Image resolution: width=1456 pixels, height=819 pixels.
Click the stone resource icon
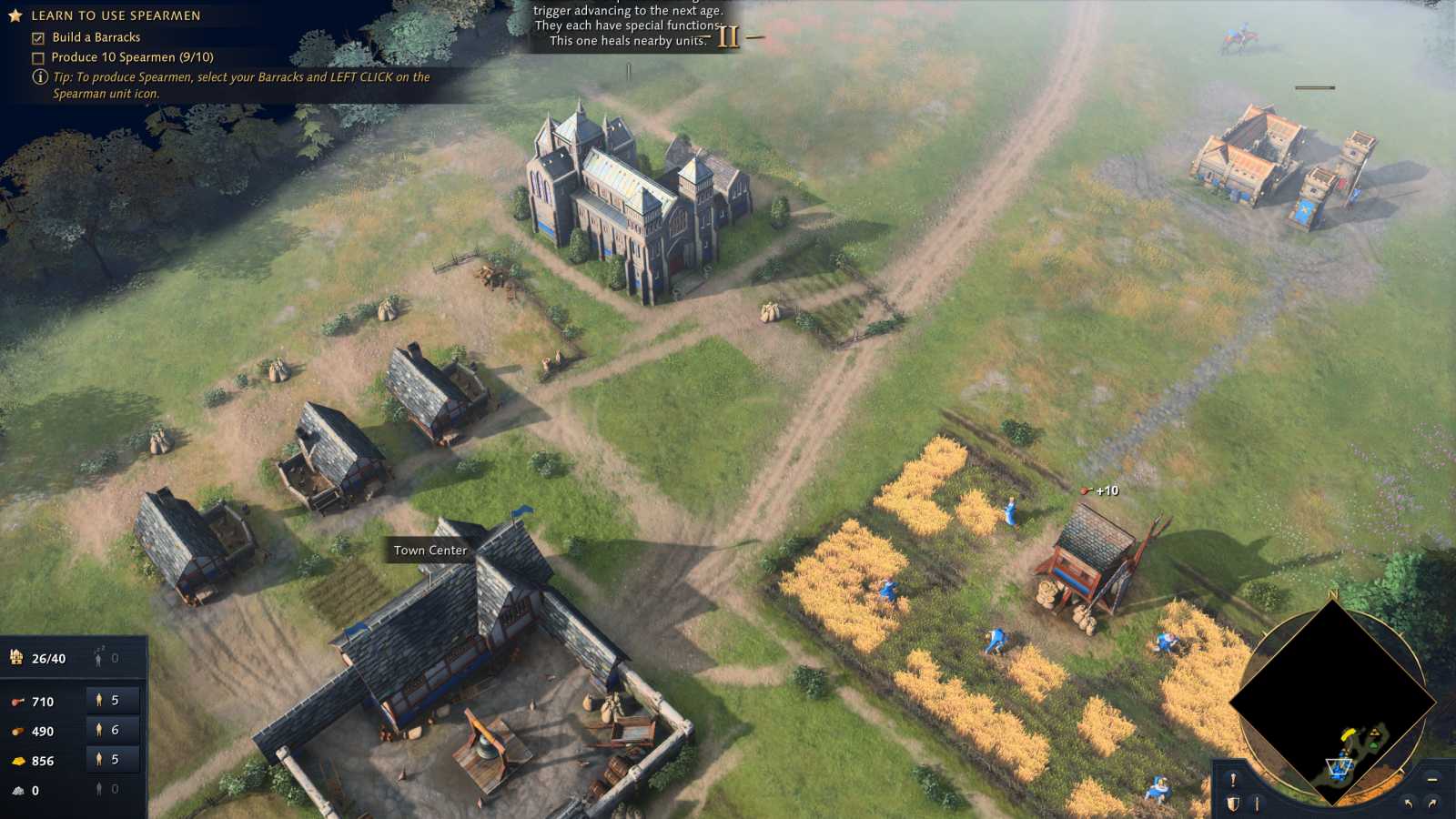coord(16,790)
